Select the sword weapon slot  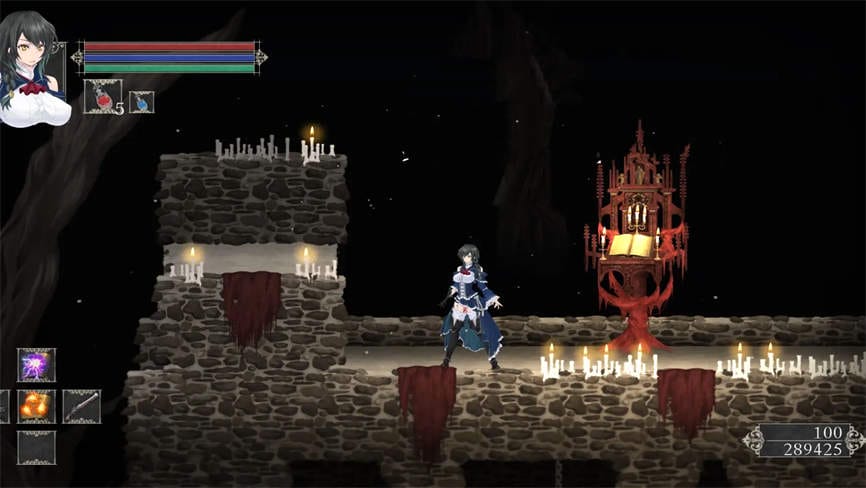[x=82, y=406]
